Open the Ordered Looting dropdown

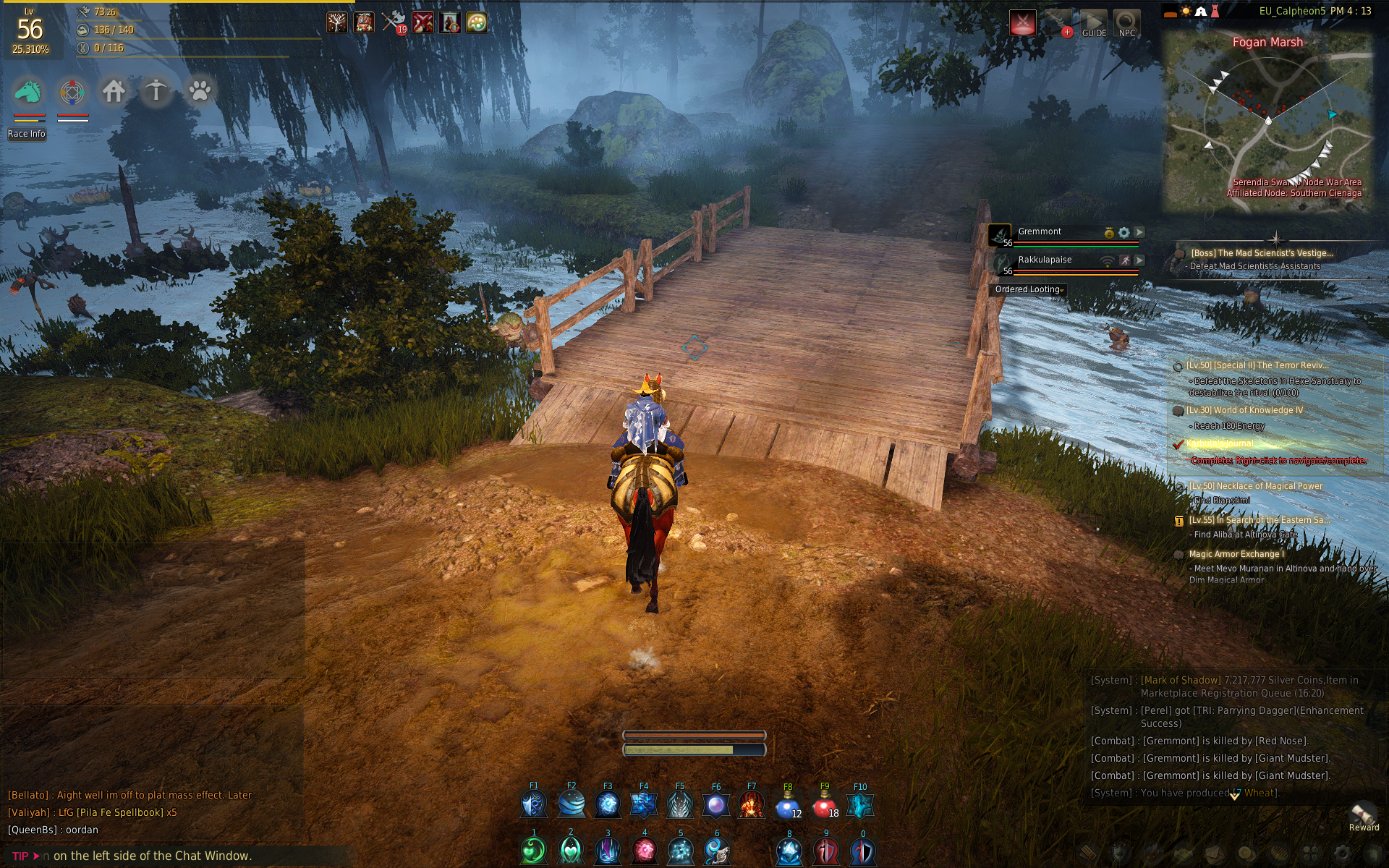point(1028,289)
